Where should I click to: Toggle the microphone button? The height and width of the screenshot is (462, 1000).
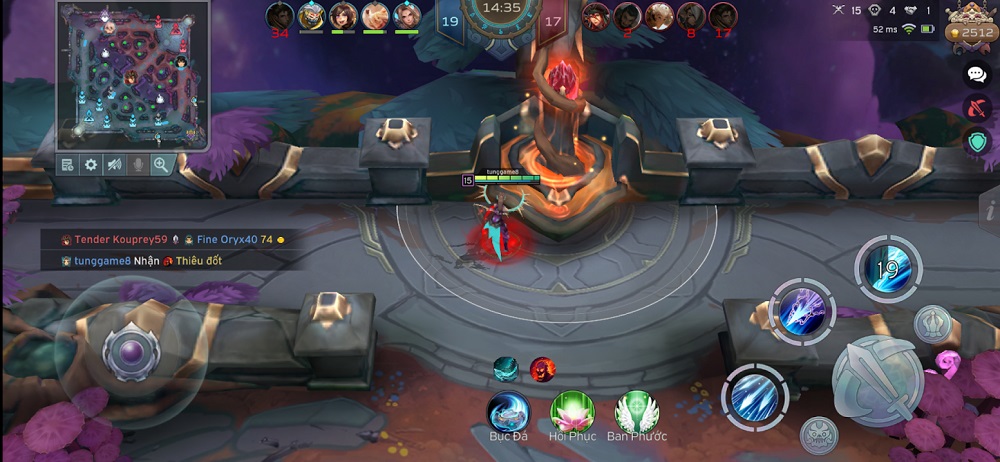click(x=137, y=165)
